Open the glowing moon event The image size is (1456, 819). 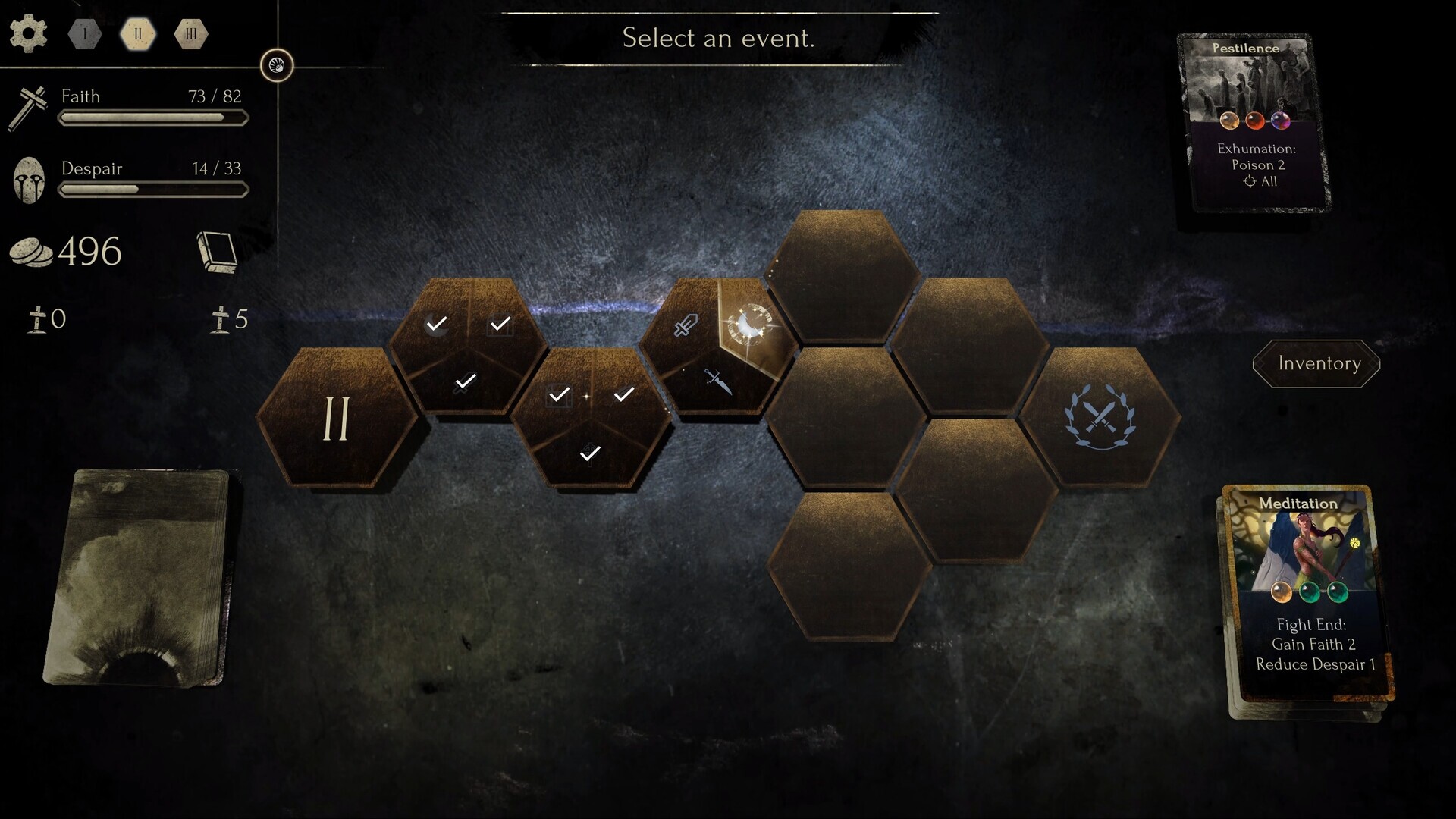[752, 325]
